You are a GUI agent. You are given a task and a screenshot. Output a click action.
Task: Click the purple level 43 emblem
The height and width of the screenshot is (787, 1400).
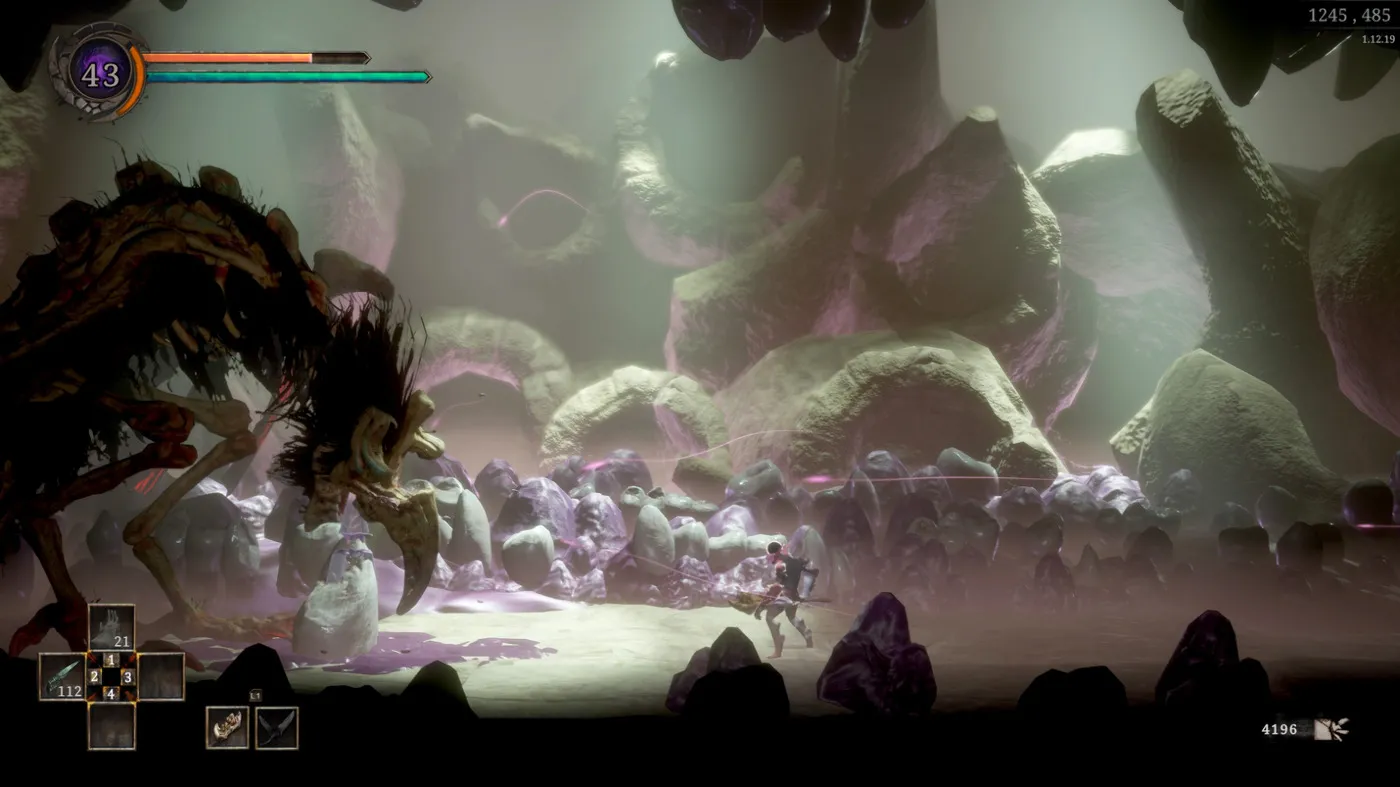[x=100, y=72]
